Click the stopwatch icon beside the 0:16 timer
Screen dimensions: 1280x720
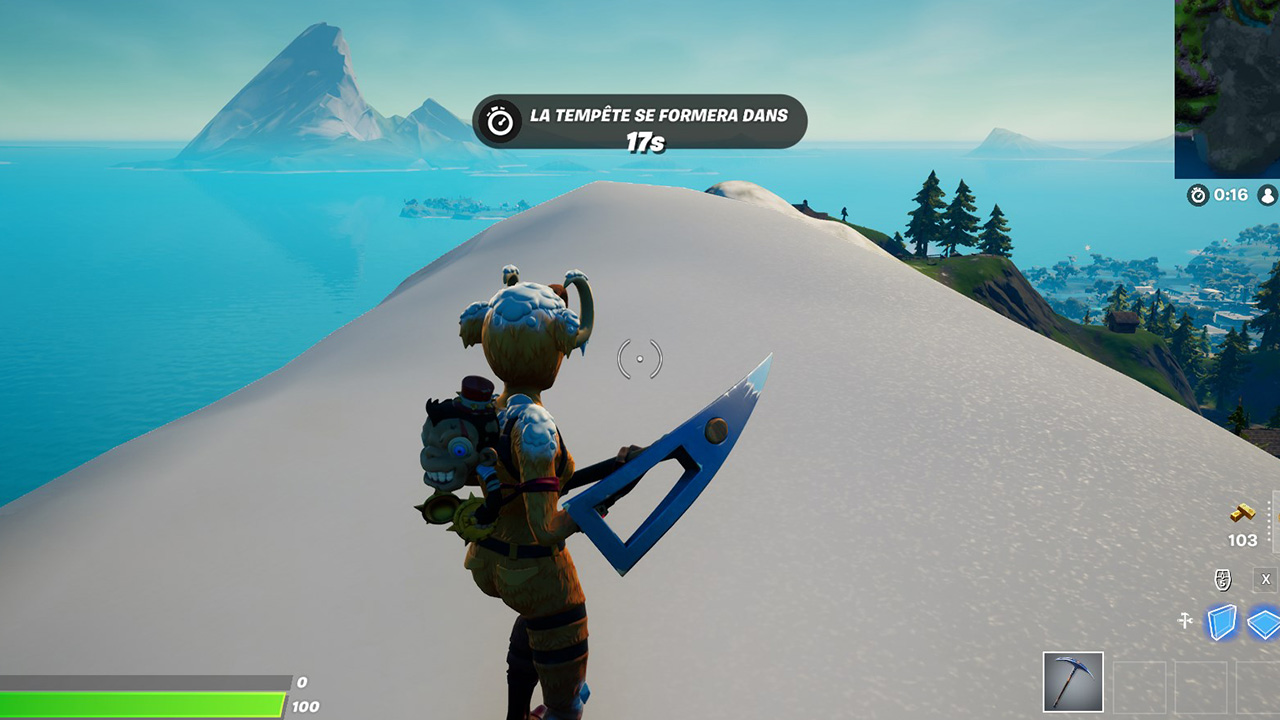[1196, 197]
